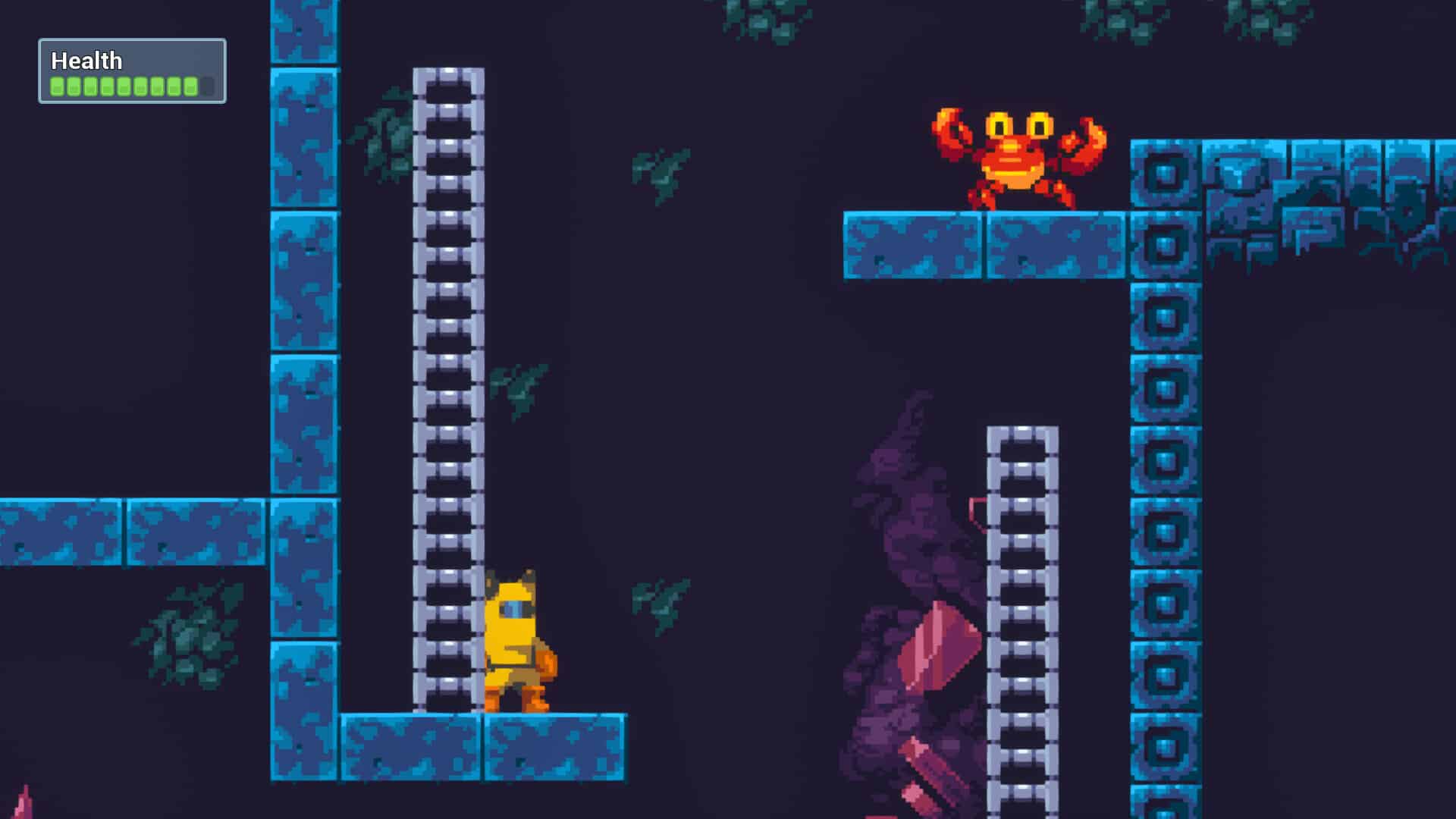This screenshot has height=819, width=1456.
Task: Click a middle green health segment
Action: [x=123, y=86]
